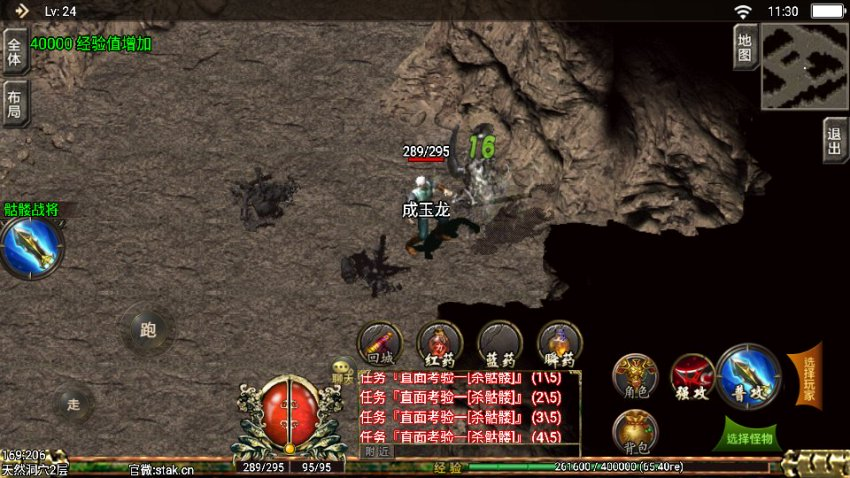This screenshot has width=850, height=478.
Task: Toggle the 跑 run button
Action: coord(148,330)
